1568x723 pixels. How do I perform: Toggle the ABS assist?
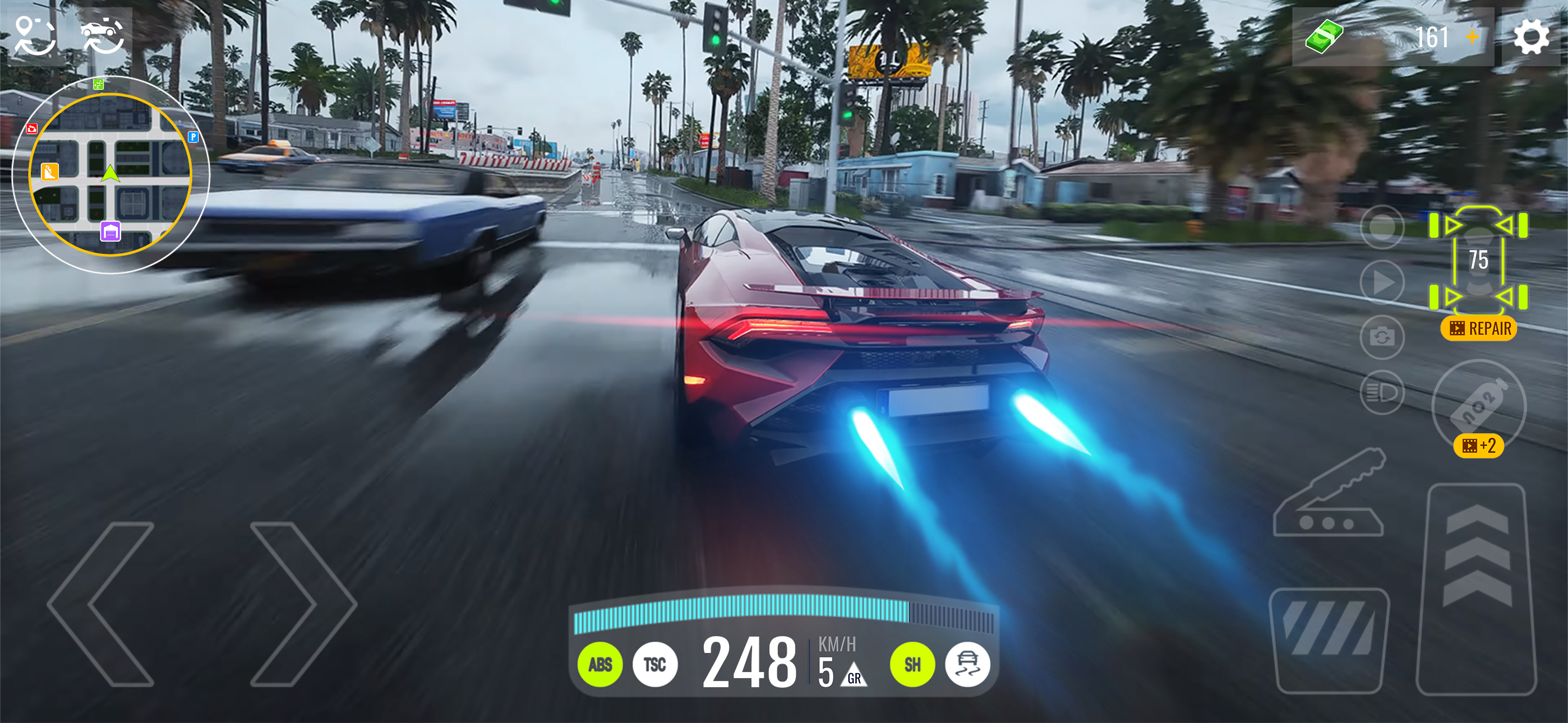click(599, 665)
